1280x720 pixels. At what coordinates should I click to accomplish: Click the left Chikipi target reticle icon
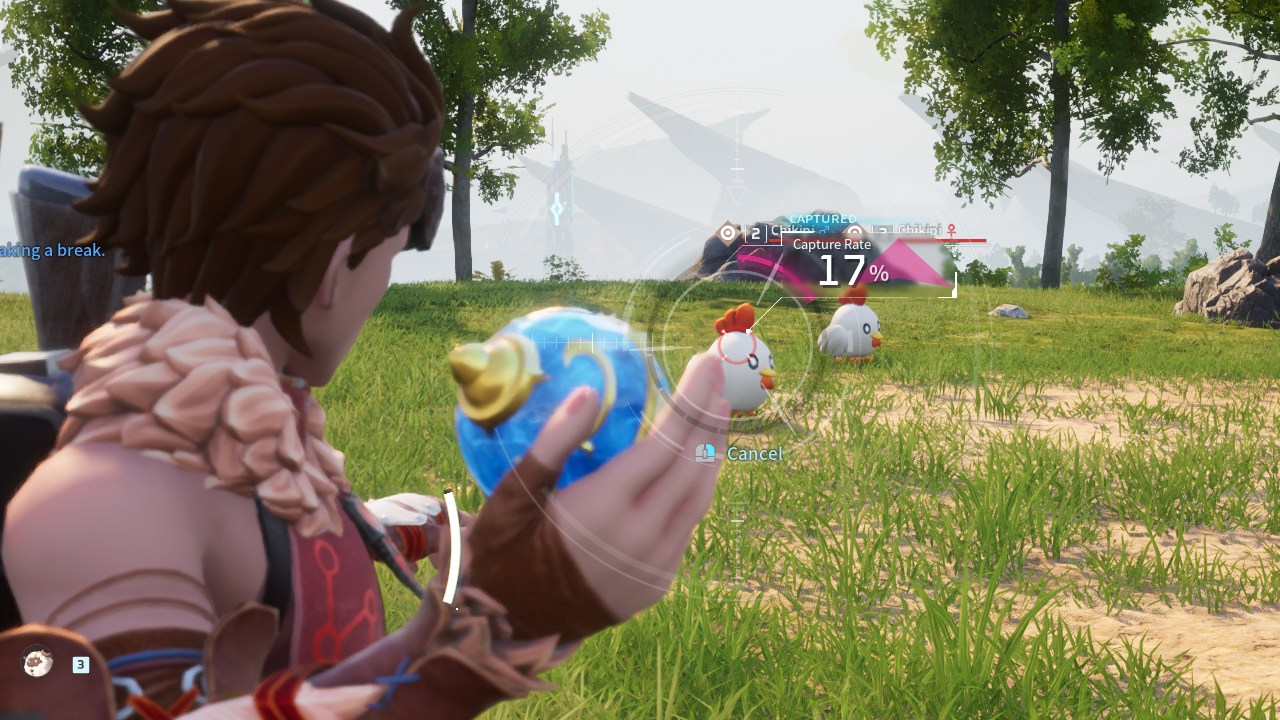727,233
